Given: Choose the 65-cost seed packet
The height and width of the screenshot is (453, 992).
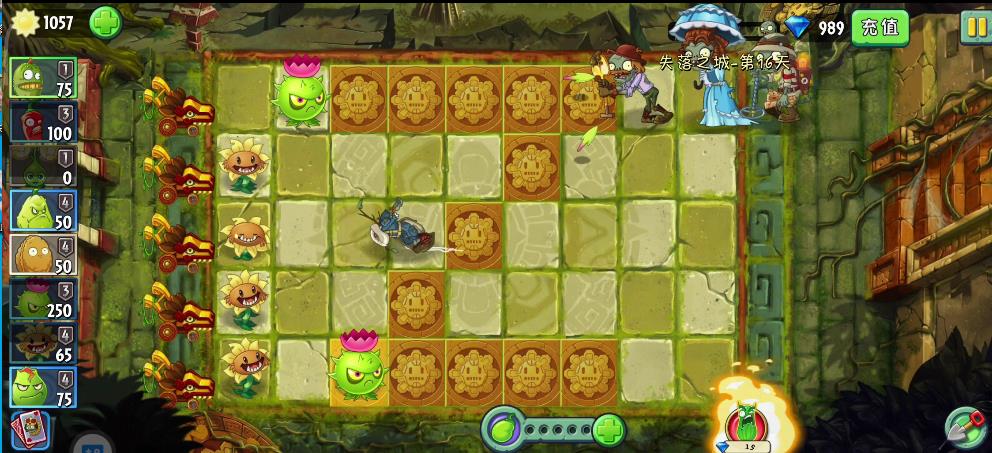Looking at the screenshot, I should point(42,342).
